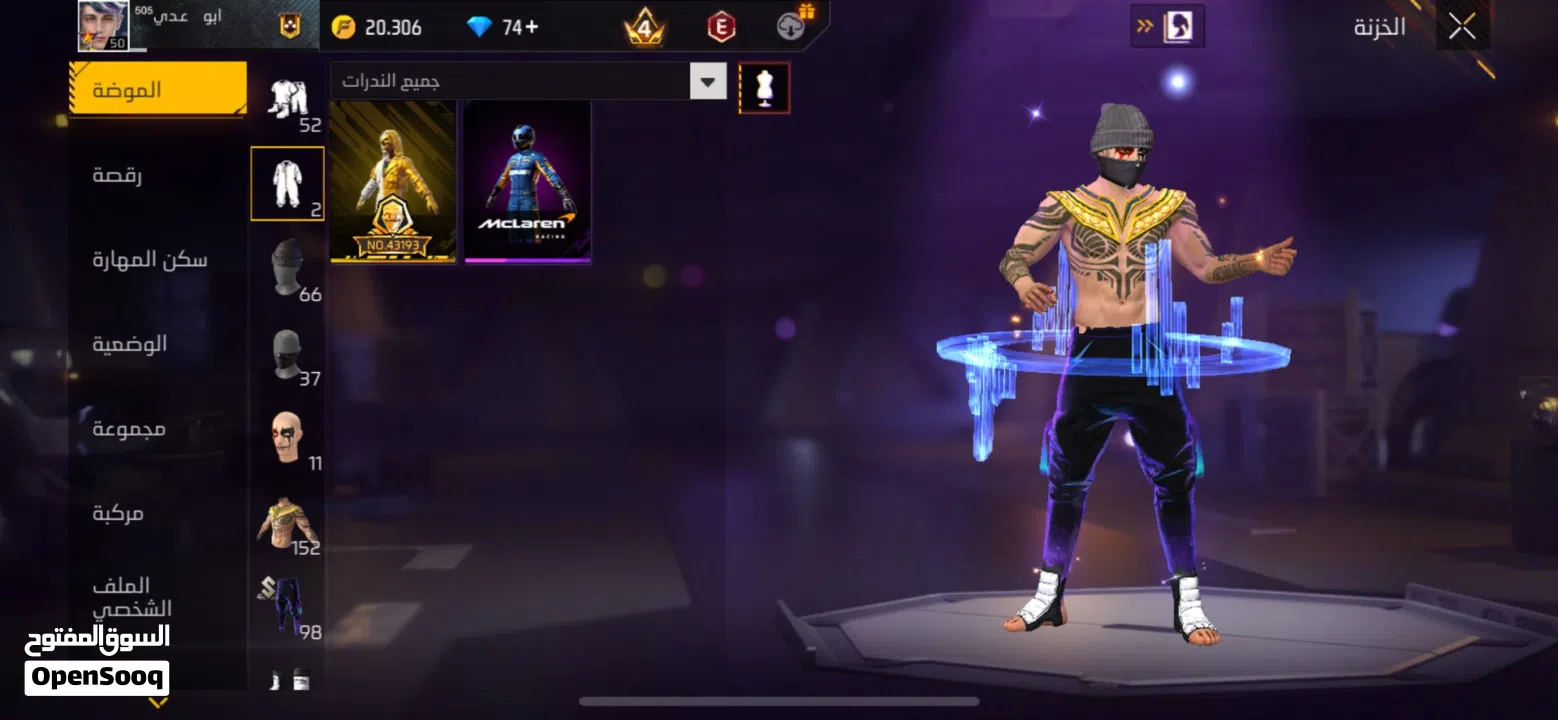Click the character book toggle button
This screenshot has height=720, width=1558.
[1167, 26]
